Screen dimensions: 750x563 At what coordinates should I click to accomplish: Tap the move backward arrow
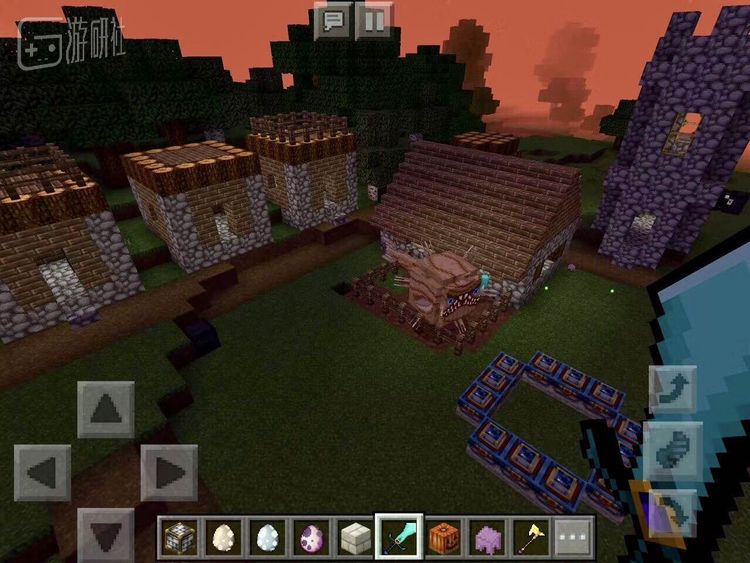106,533
